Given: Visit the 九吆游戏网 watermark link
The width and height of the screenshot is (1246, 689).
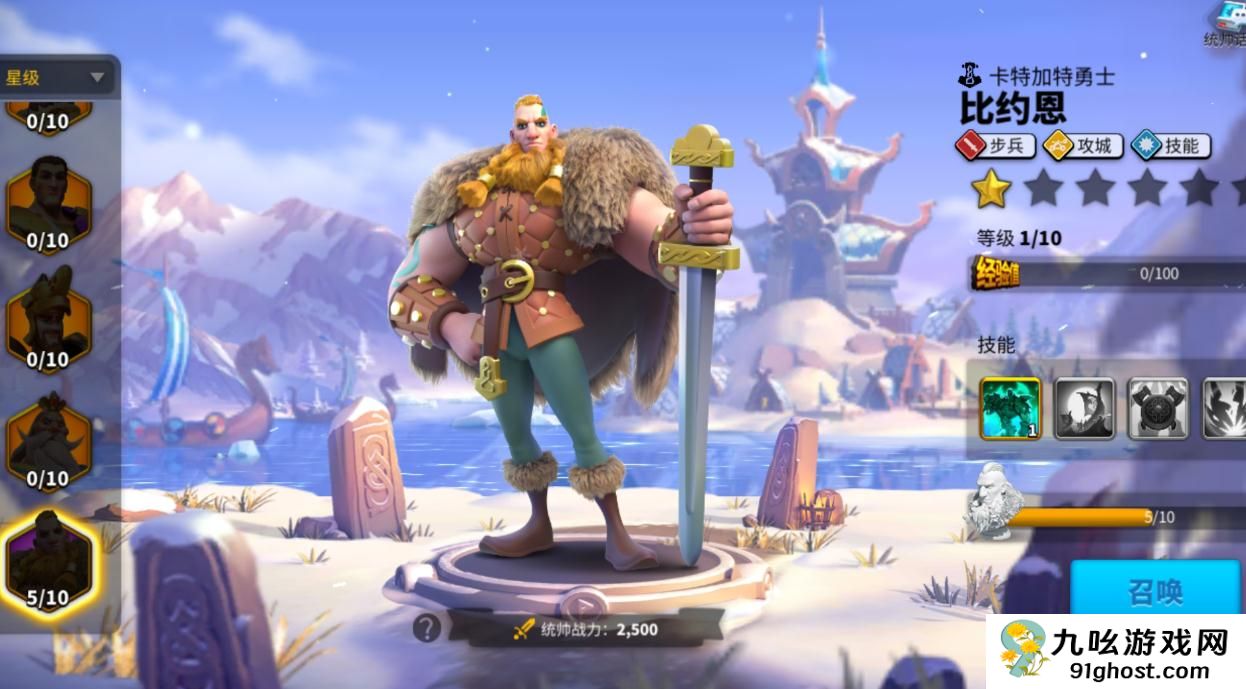Looking at the screenshot, I should pos(1117,651).
